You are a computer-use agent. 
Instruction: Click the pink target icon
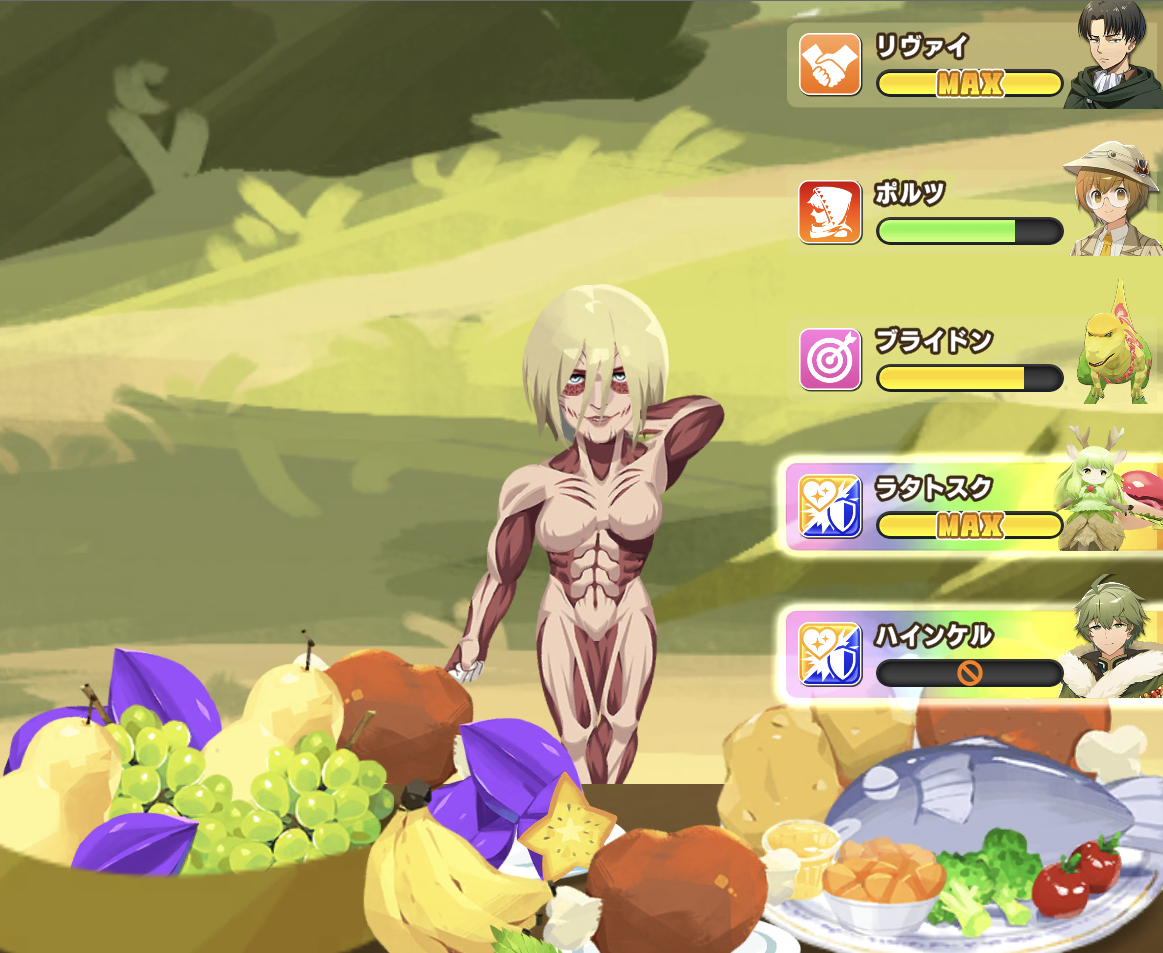[830, 359]
